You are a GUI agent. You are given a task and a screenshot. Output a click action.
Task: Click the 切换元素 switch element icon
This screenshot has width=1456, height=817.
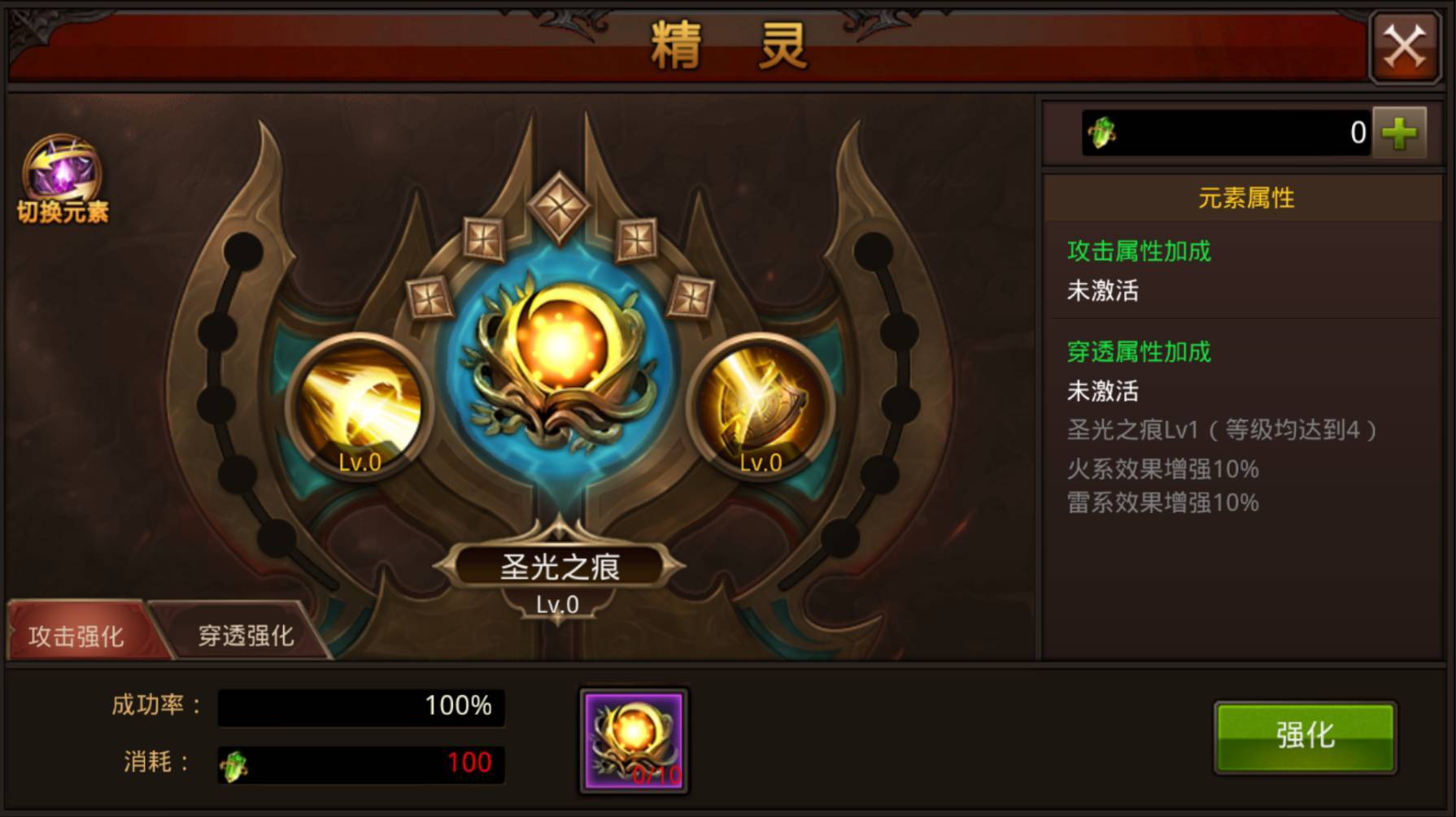[63, 178]
